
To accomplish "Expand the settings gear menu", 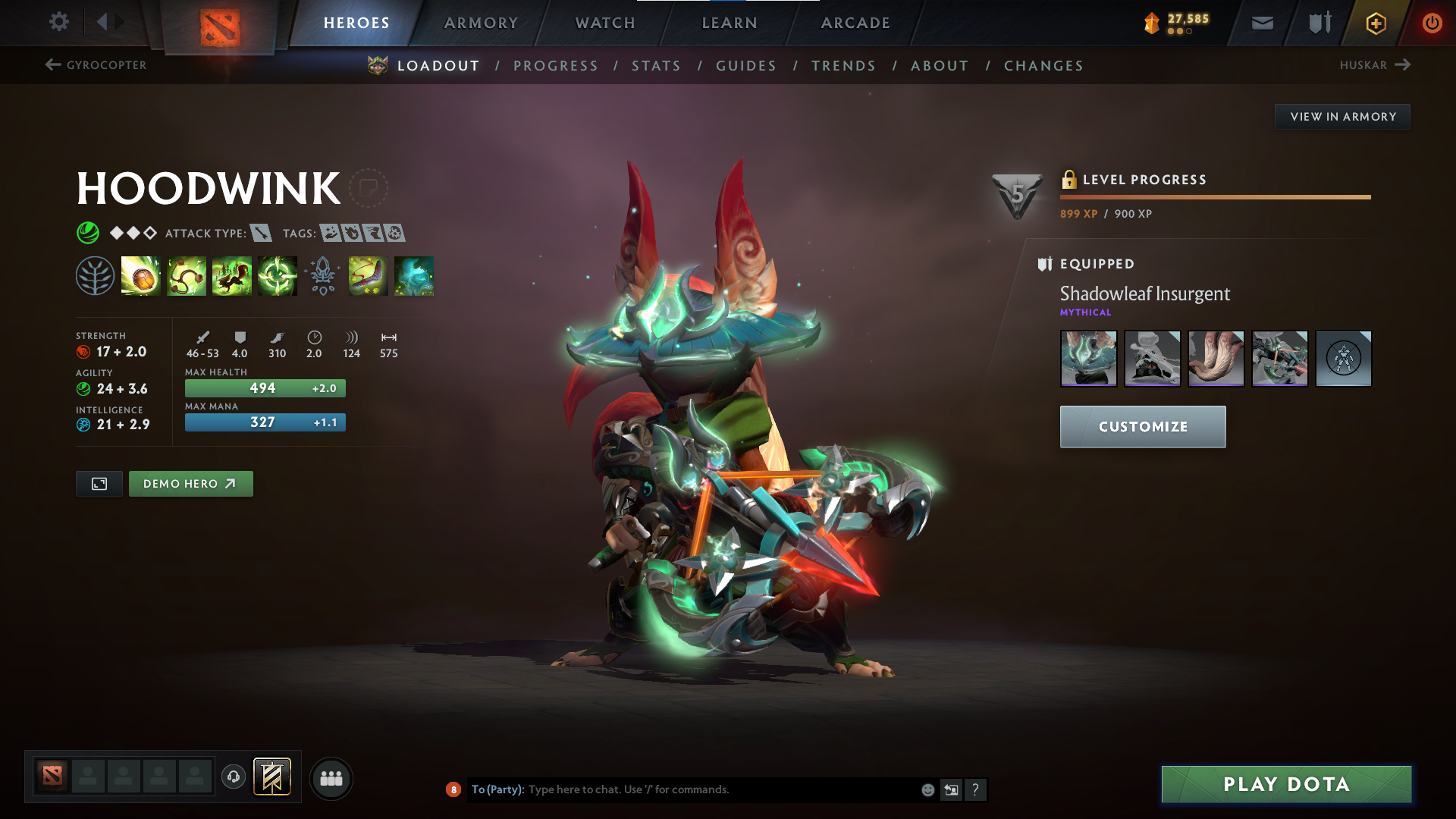I will (x=58, y=22).
